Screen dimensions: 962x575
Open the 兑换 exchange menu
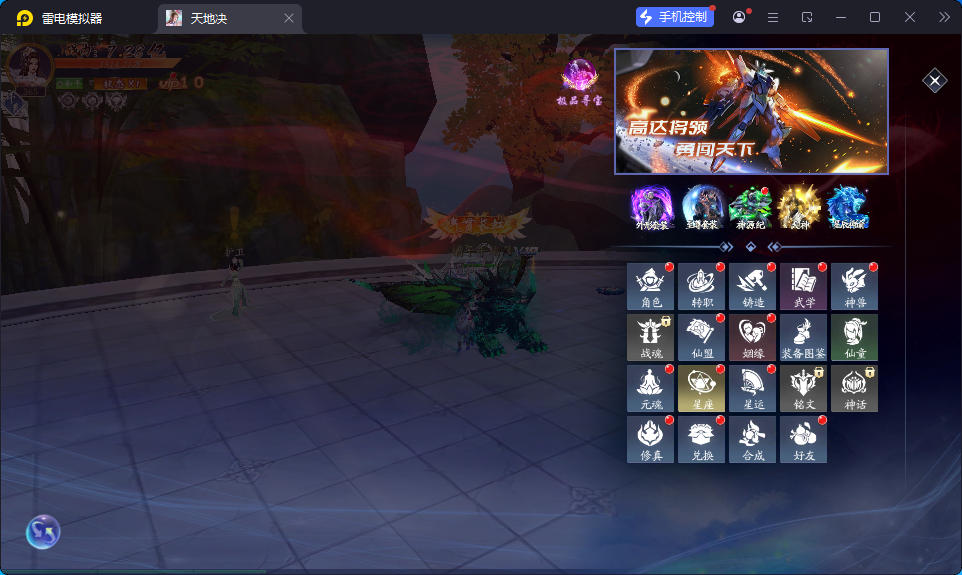[x=702, y=439]
